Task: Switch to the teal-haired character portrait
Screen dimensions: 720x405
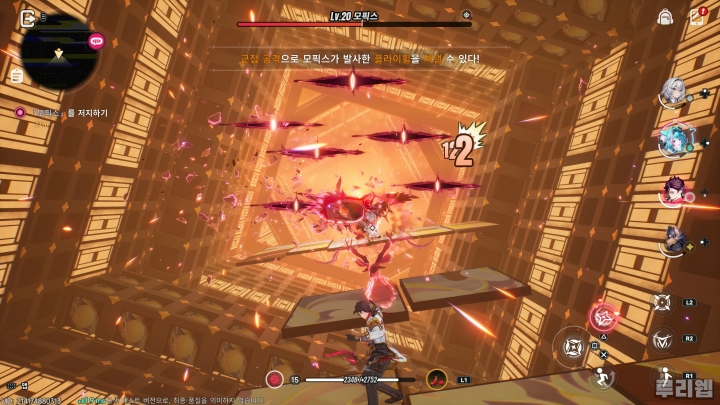Action: point(672,140)
